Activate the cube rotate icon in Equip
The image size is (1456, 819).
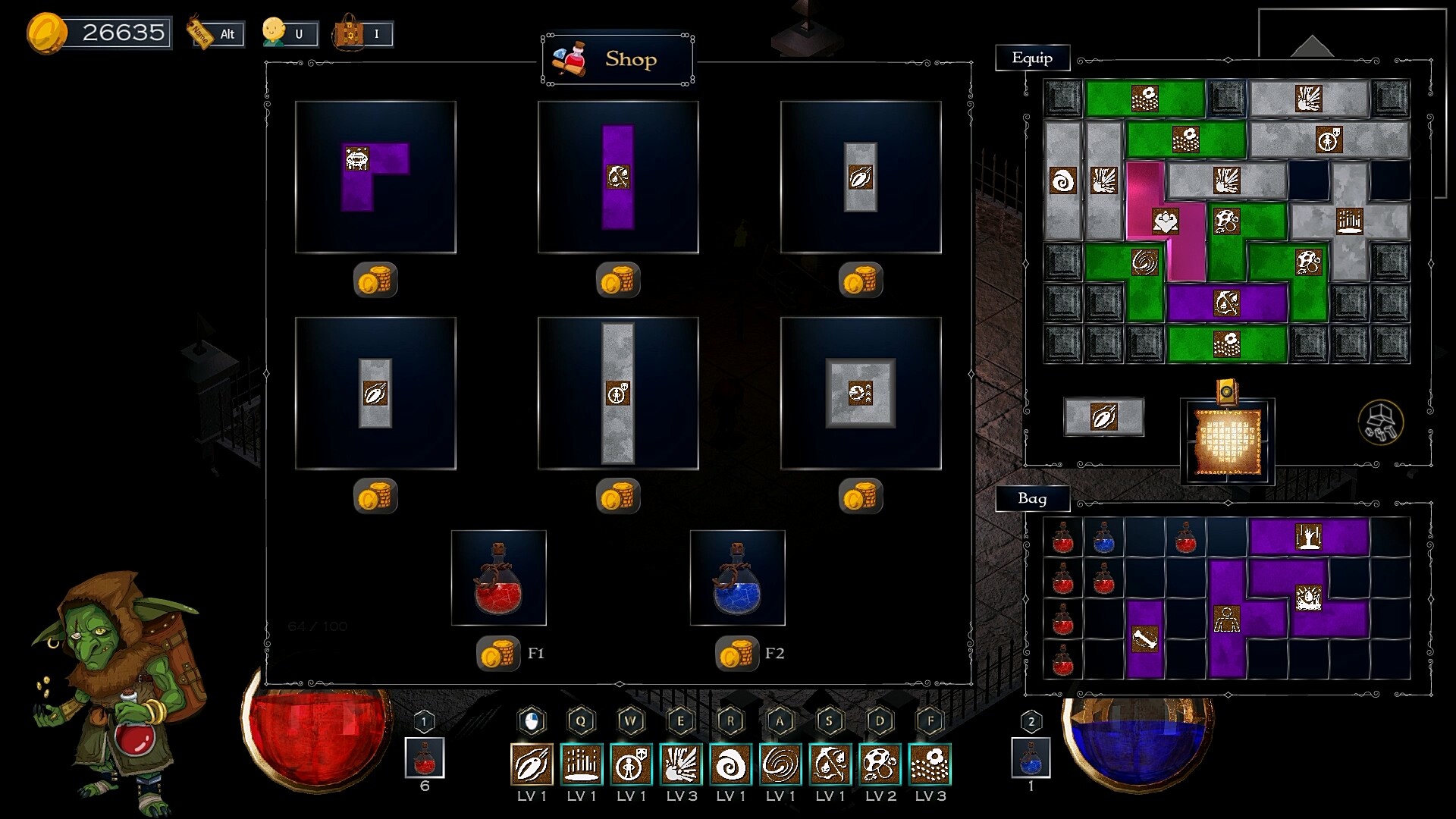pyautogui.click(x=1380, y=422)
